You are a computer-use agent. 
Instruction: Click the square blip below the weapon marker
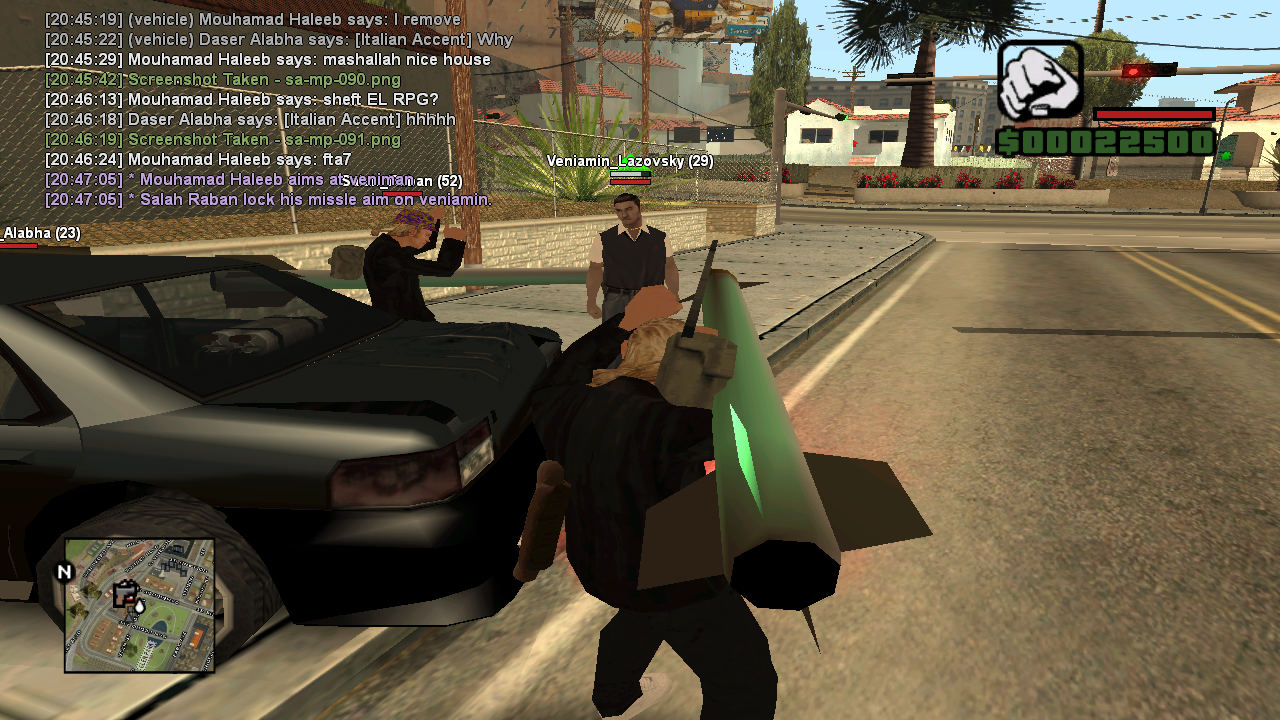[x=130, y=609]
